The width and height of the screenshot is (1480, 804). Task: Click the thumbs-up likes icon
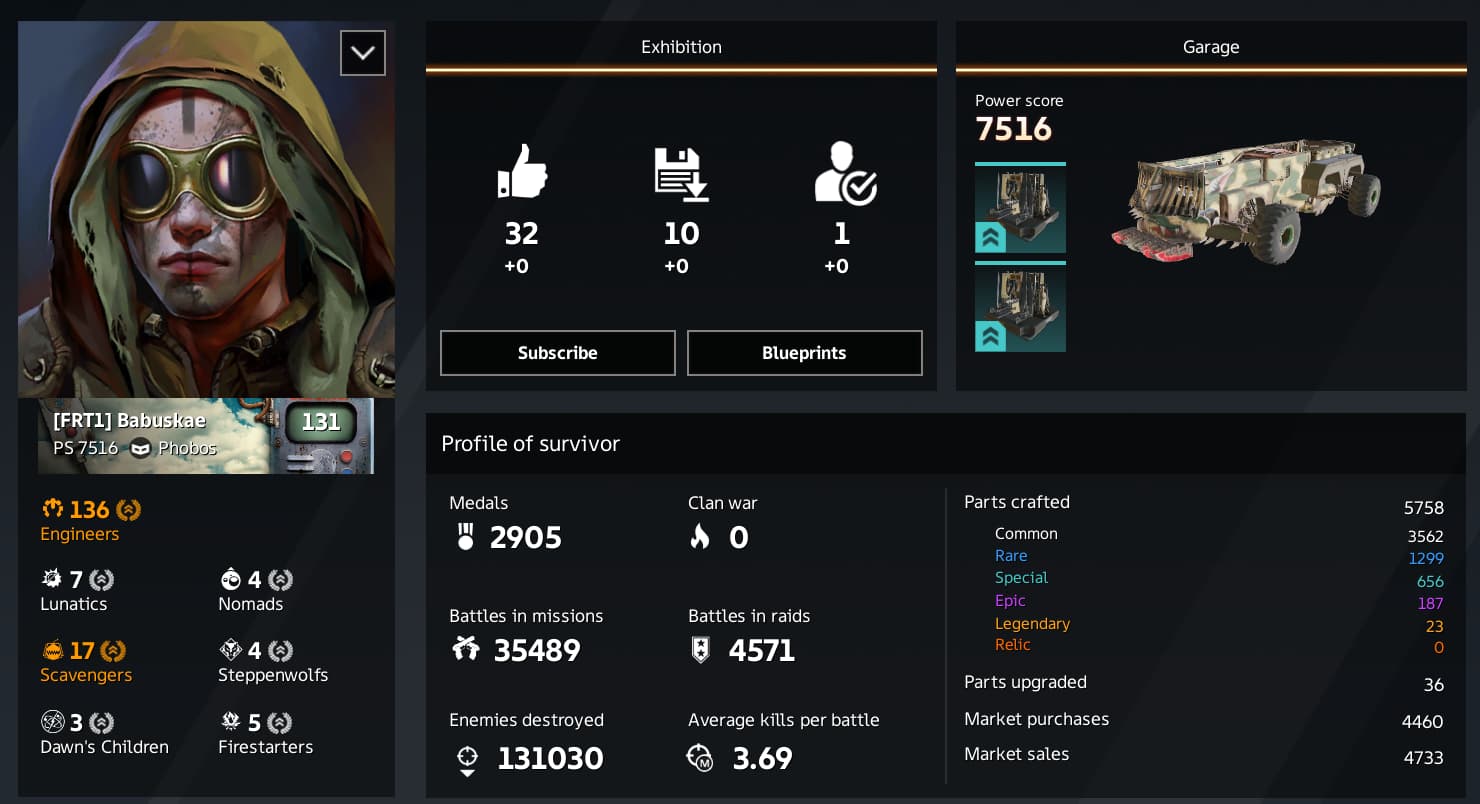click(522, 172)
